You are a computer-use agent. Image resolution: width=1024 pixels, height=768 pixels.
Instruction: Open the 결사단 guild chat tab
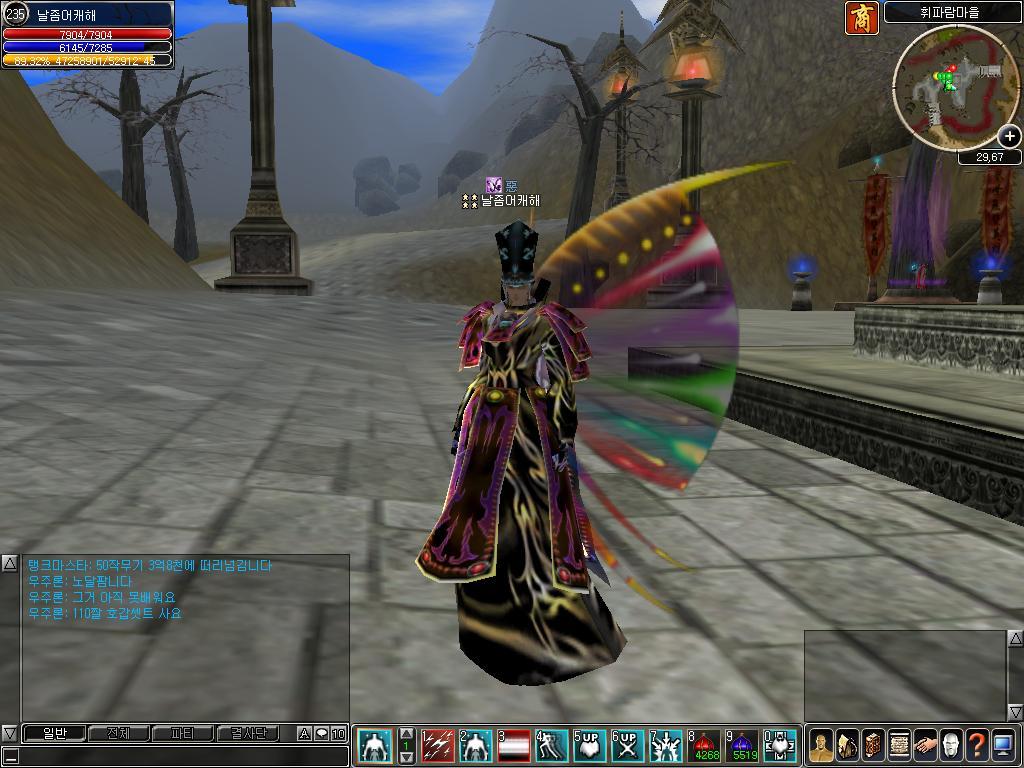click(247, 734)
